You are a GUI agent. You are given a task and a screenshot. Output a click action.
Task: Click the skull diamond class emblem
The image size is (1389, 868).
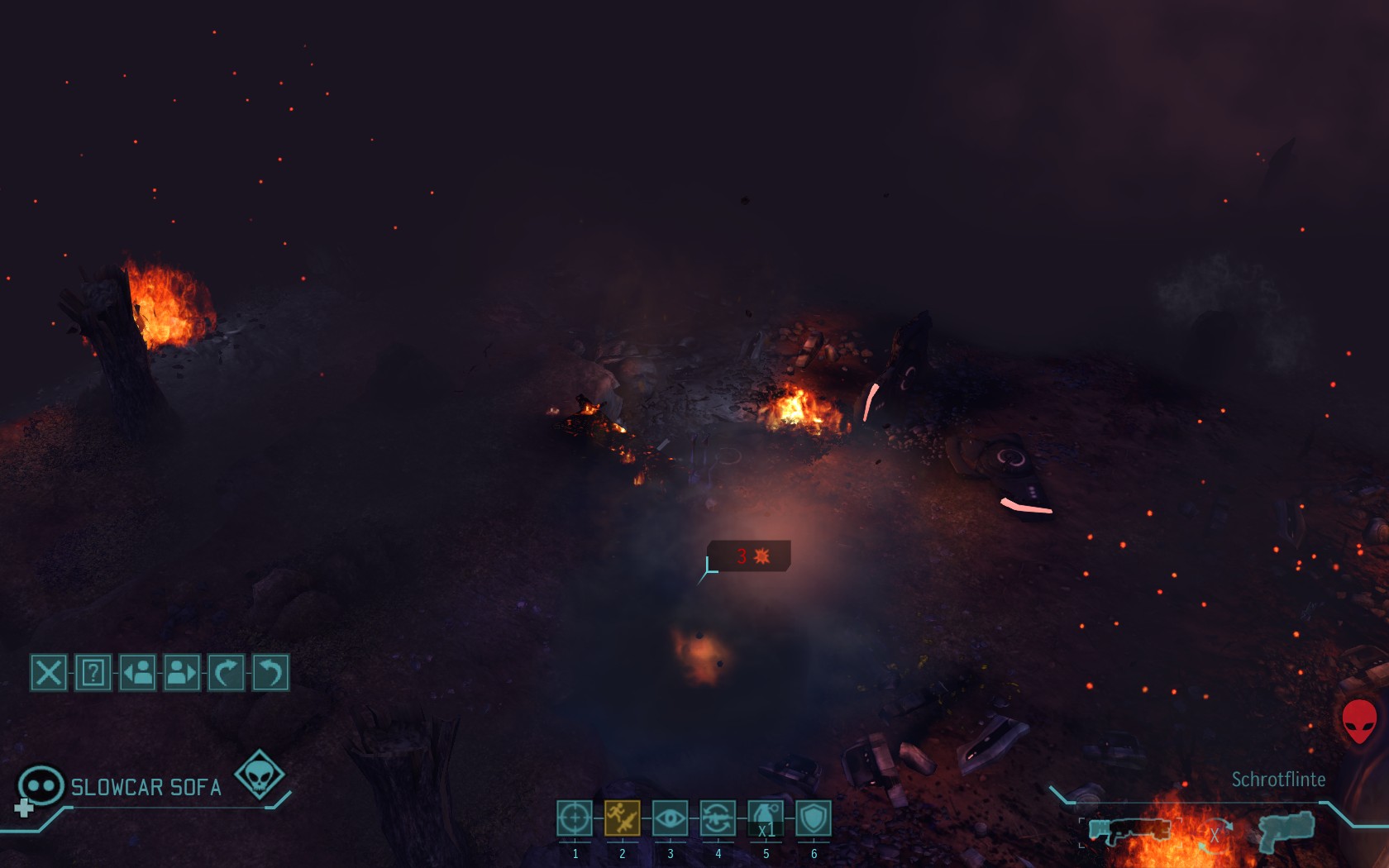(260, 775)
